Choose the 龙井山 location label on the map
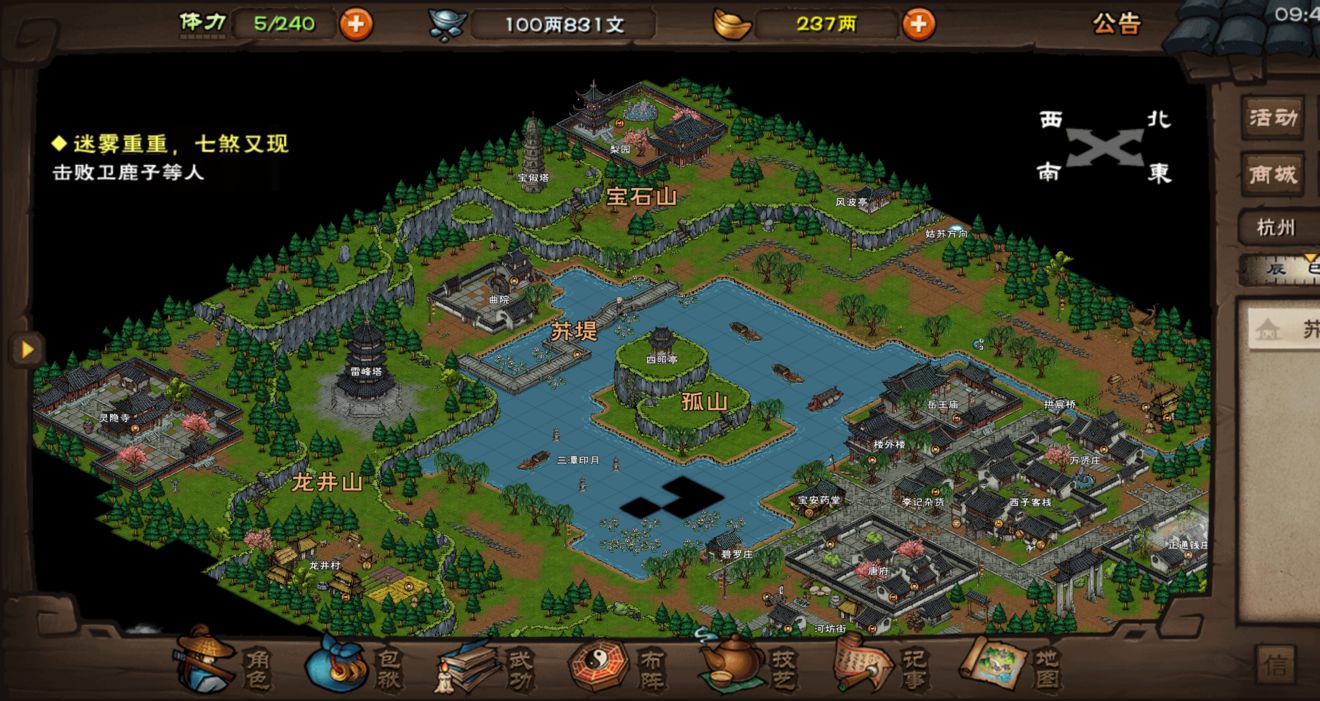This screenshot has width=1320, height=701. 326,482
